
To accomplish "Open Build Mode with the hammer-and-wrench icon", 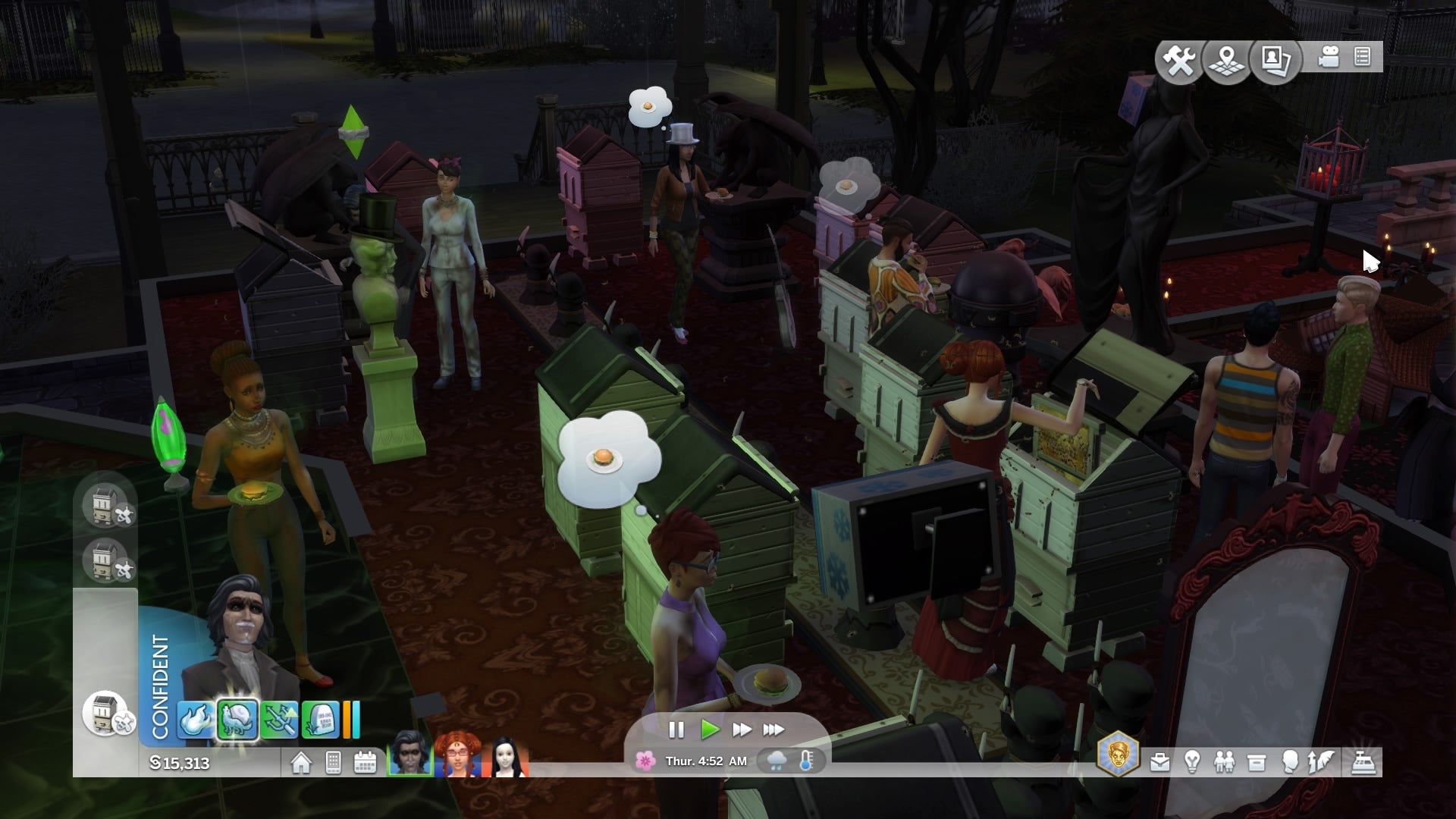I will (1179, 60).
